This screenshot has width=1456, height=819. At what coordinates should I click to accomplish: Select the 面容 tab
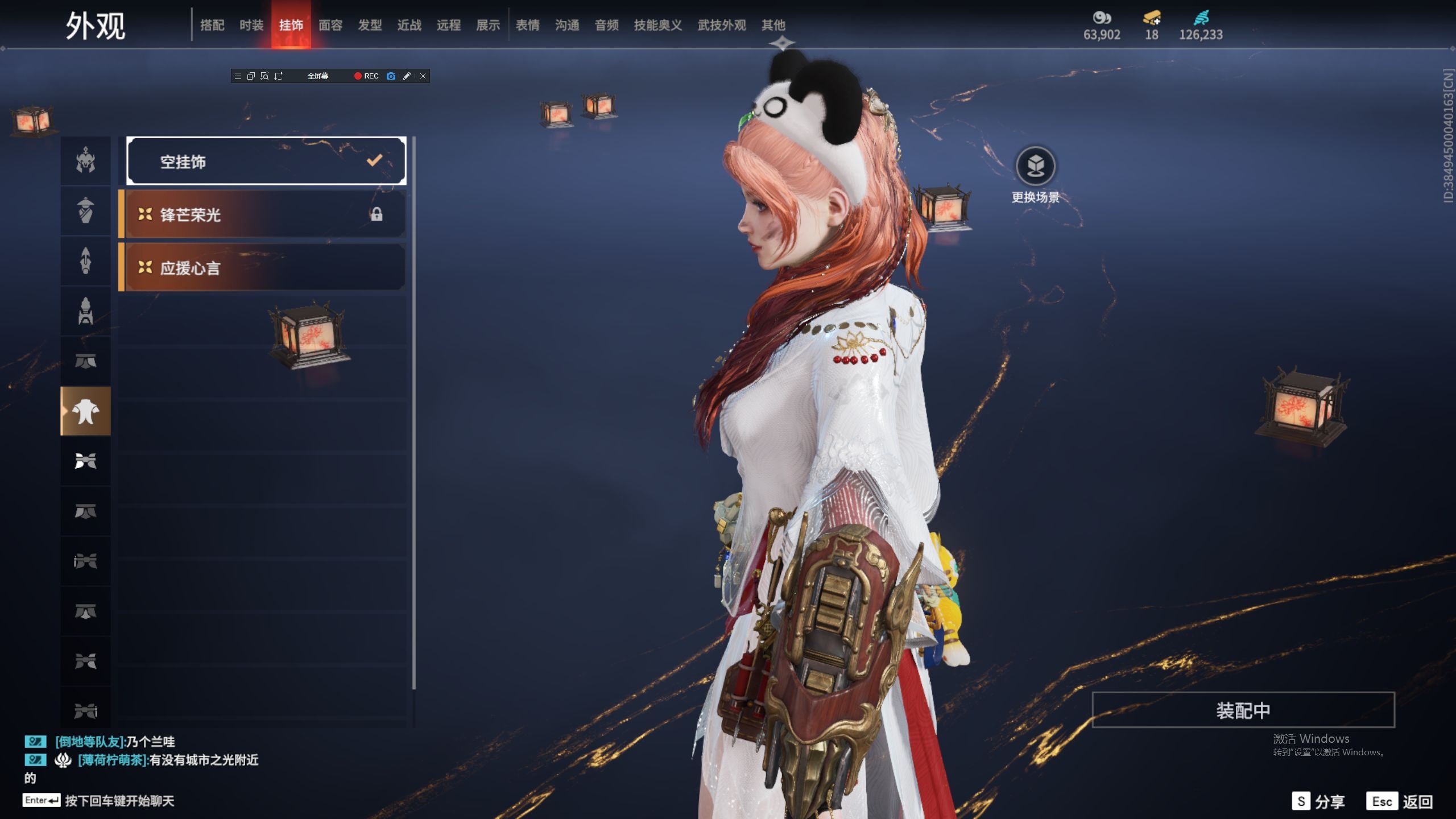tap(330, 25)
